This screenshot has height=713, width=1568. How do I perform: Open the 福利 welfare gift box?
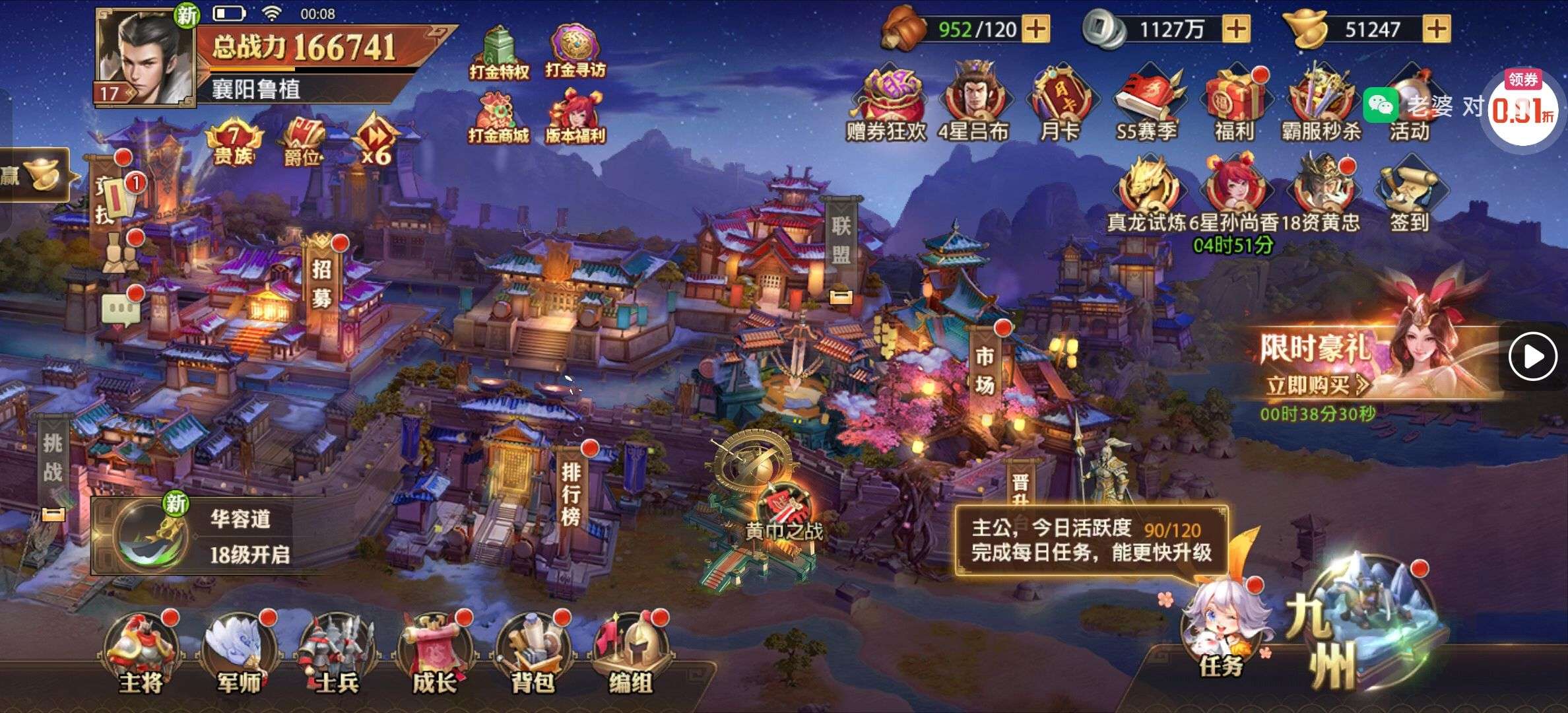[1233, 106]
